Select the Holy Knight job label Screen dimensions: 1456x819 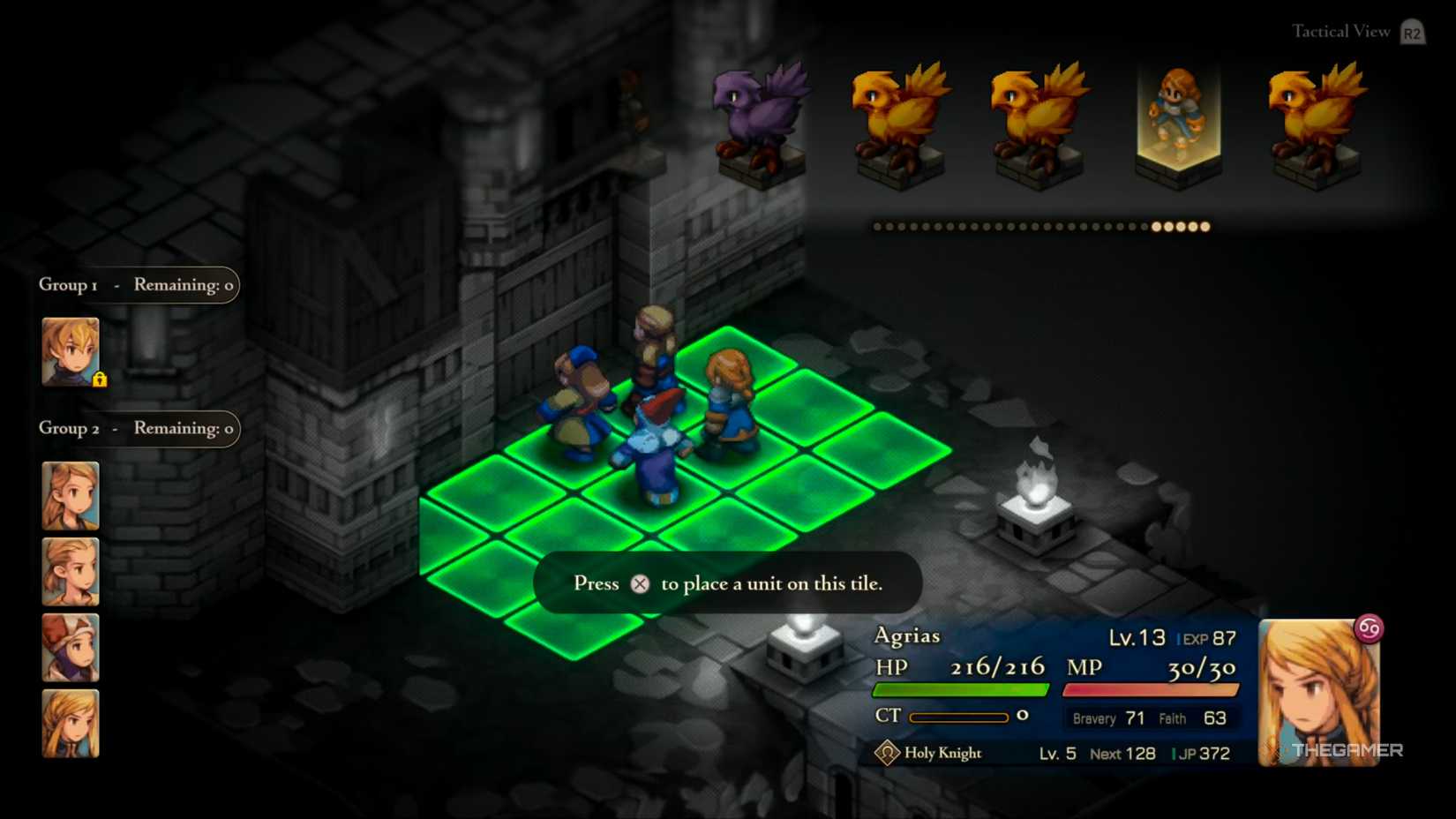pos(942,754)
